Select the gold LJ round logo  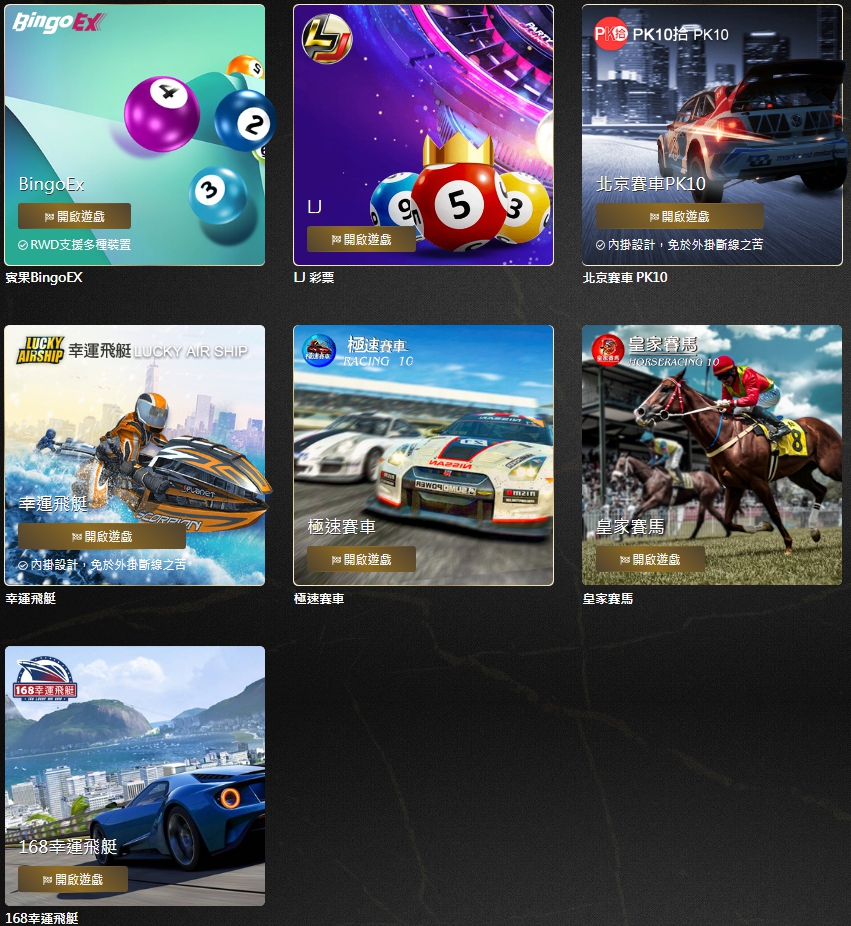pos(327,37)
